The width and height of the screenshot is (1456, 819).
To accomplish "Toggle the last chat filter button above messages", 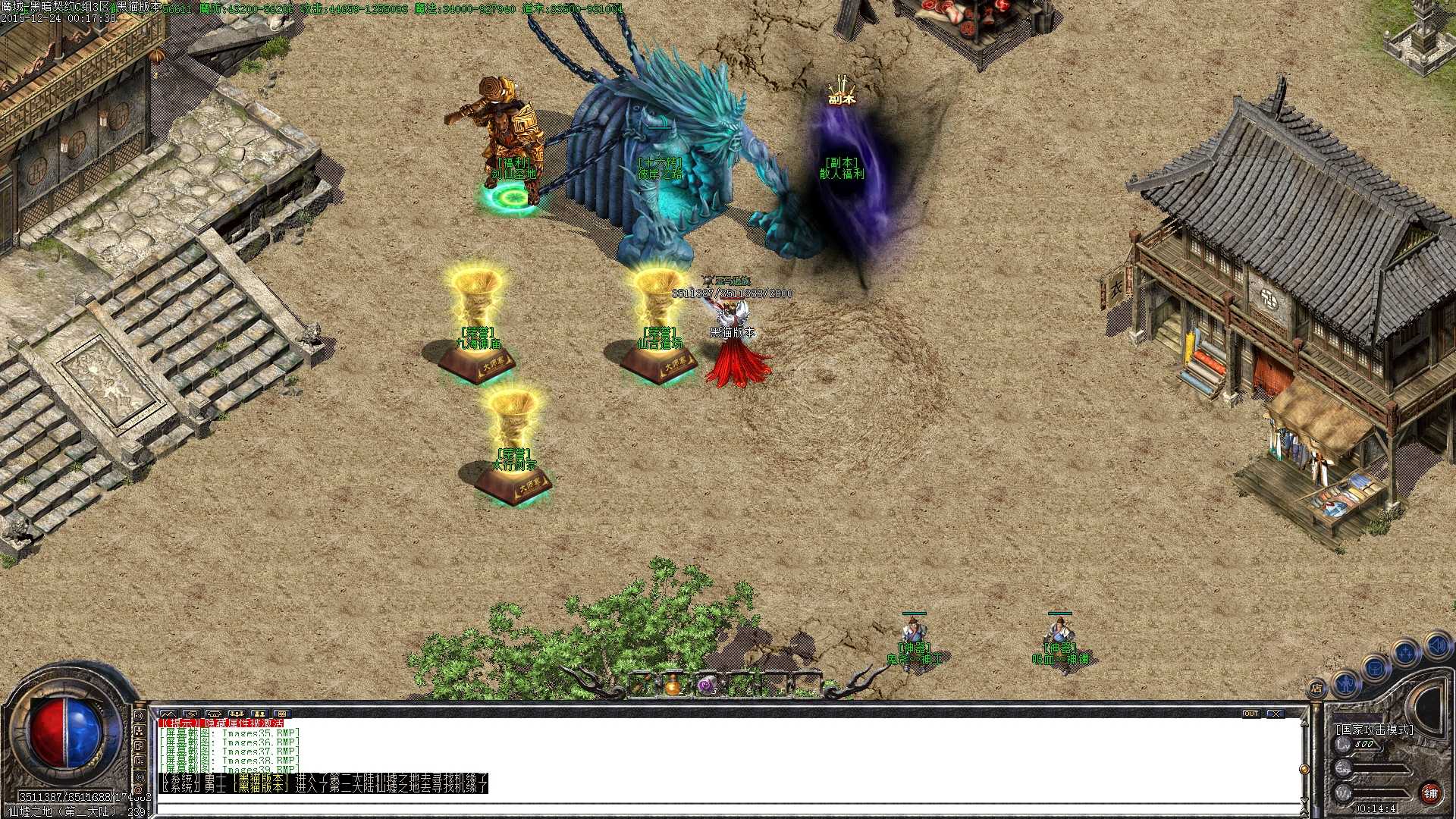I will [283, 713].
